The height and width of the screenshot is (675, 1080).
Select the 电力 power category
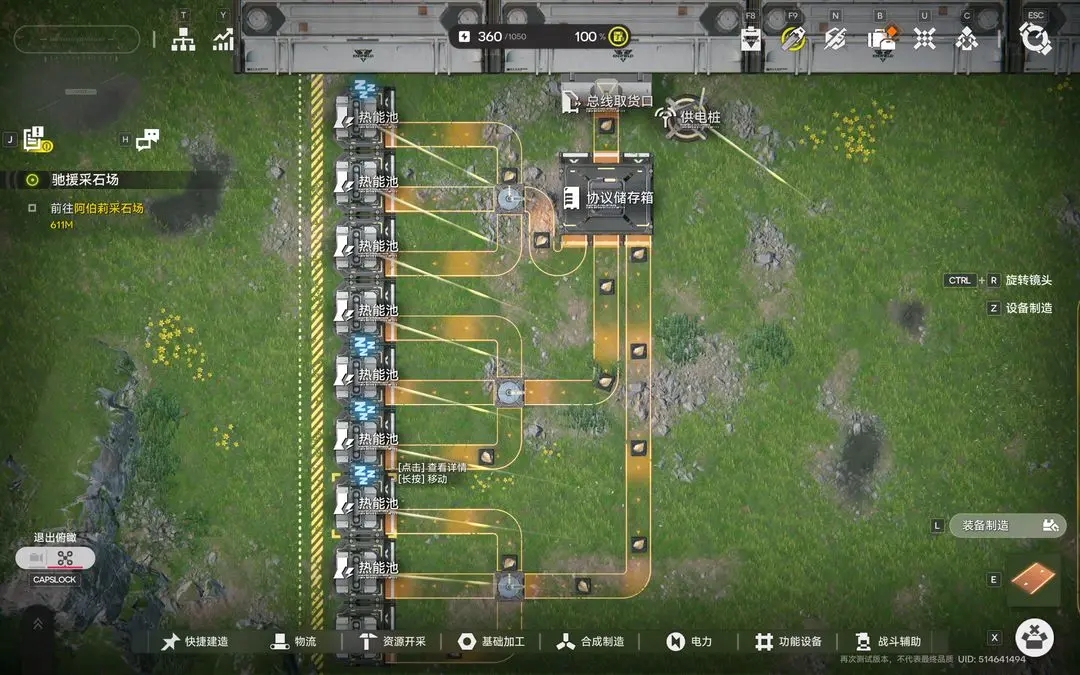pyautogui.click(x=690, y=641)
